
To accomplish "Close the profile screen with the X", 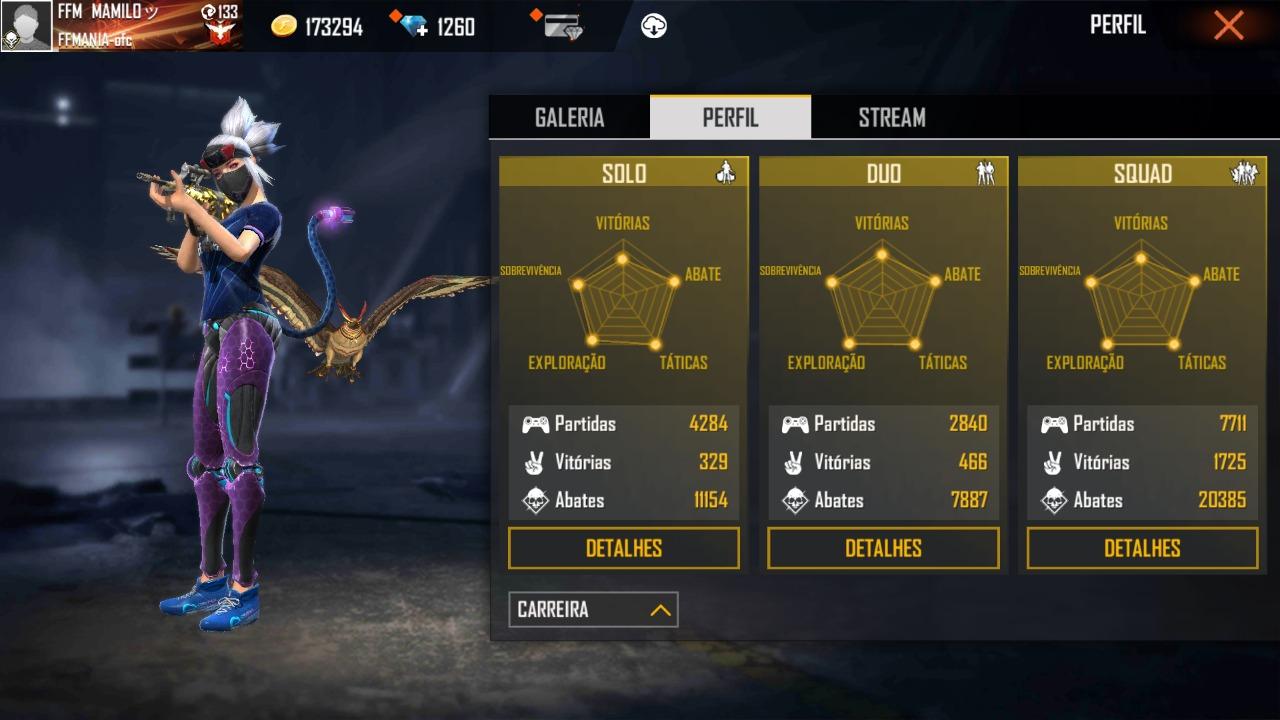I will 1228,26.
